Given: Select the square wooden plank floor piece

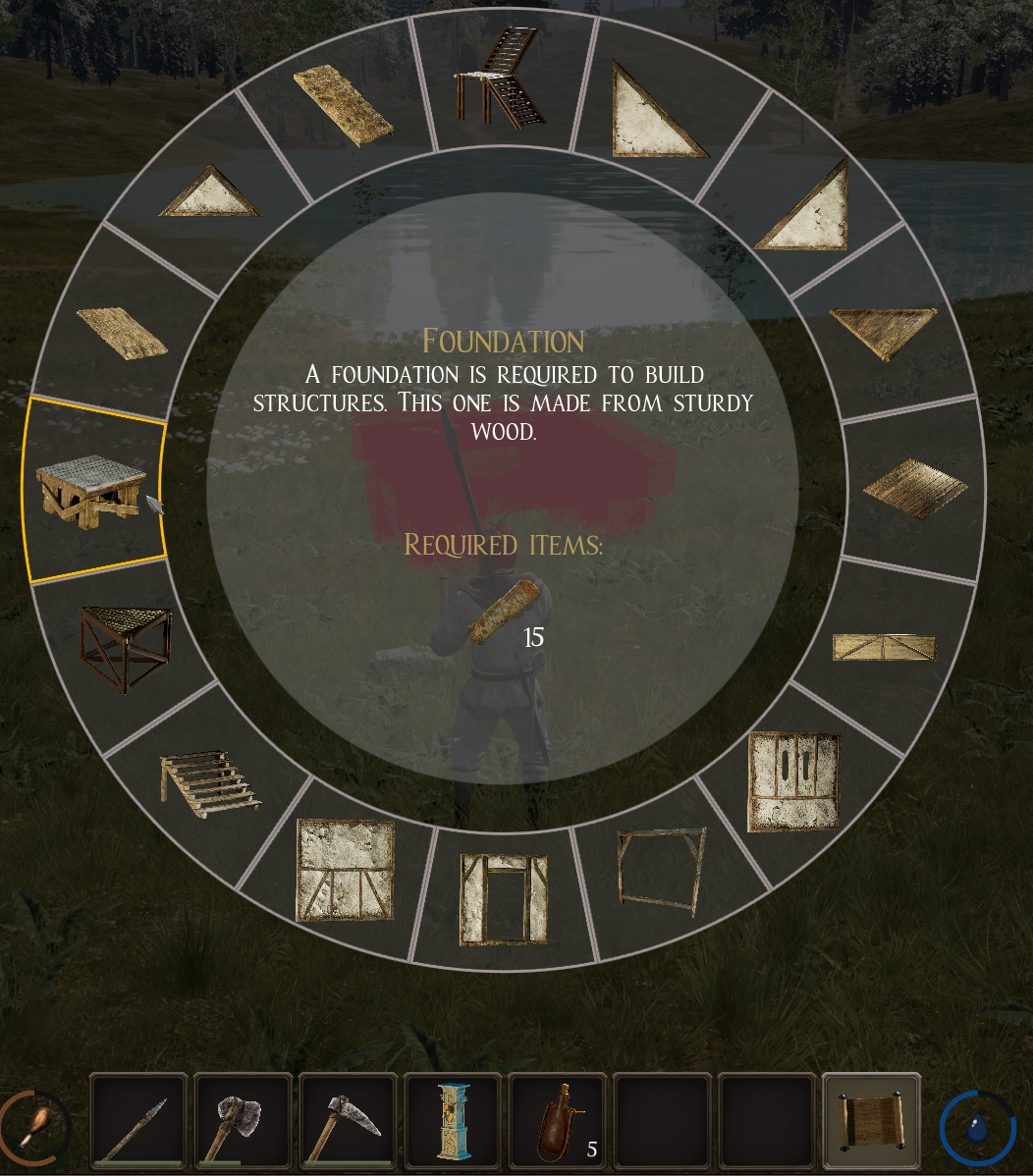Looking at the screenshot, I should [914, 488].
